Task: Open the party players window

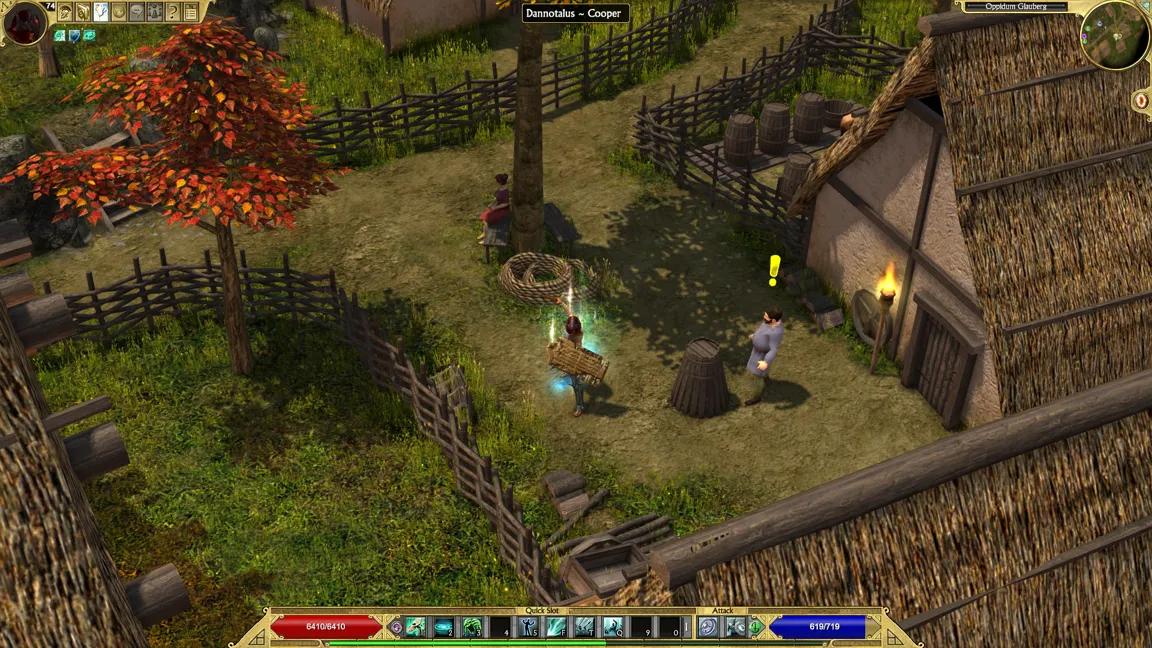Action: pyautogui.click(x=155, y=12)
